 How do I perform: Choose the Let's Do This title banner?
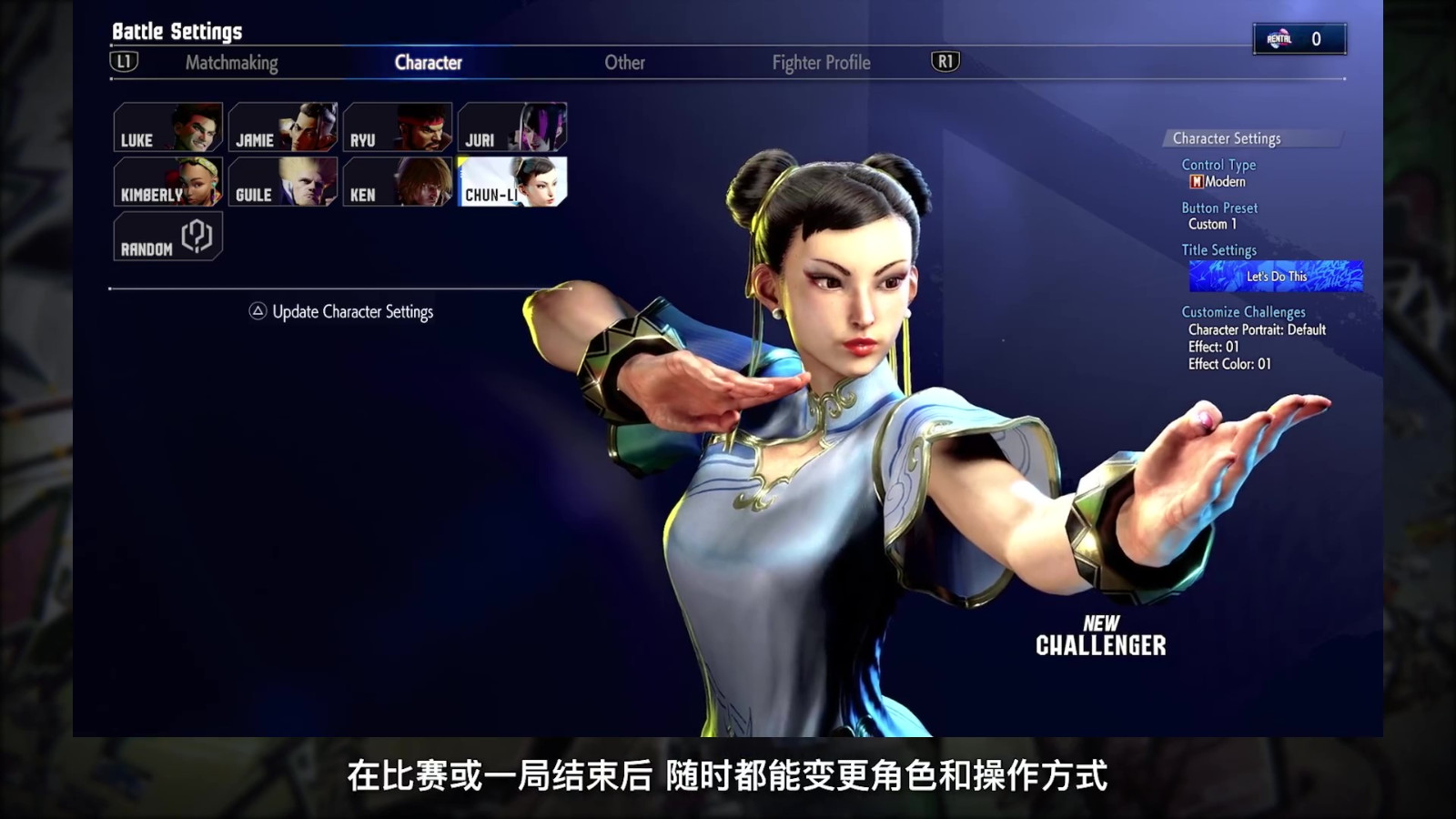click(x=1274, y=275)
